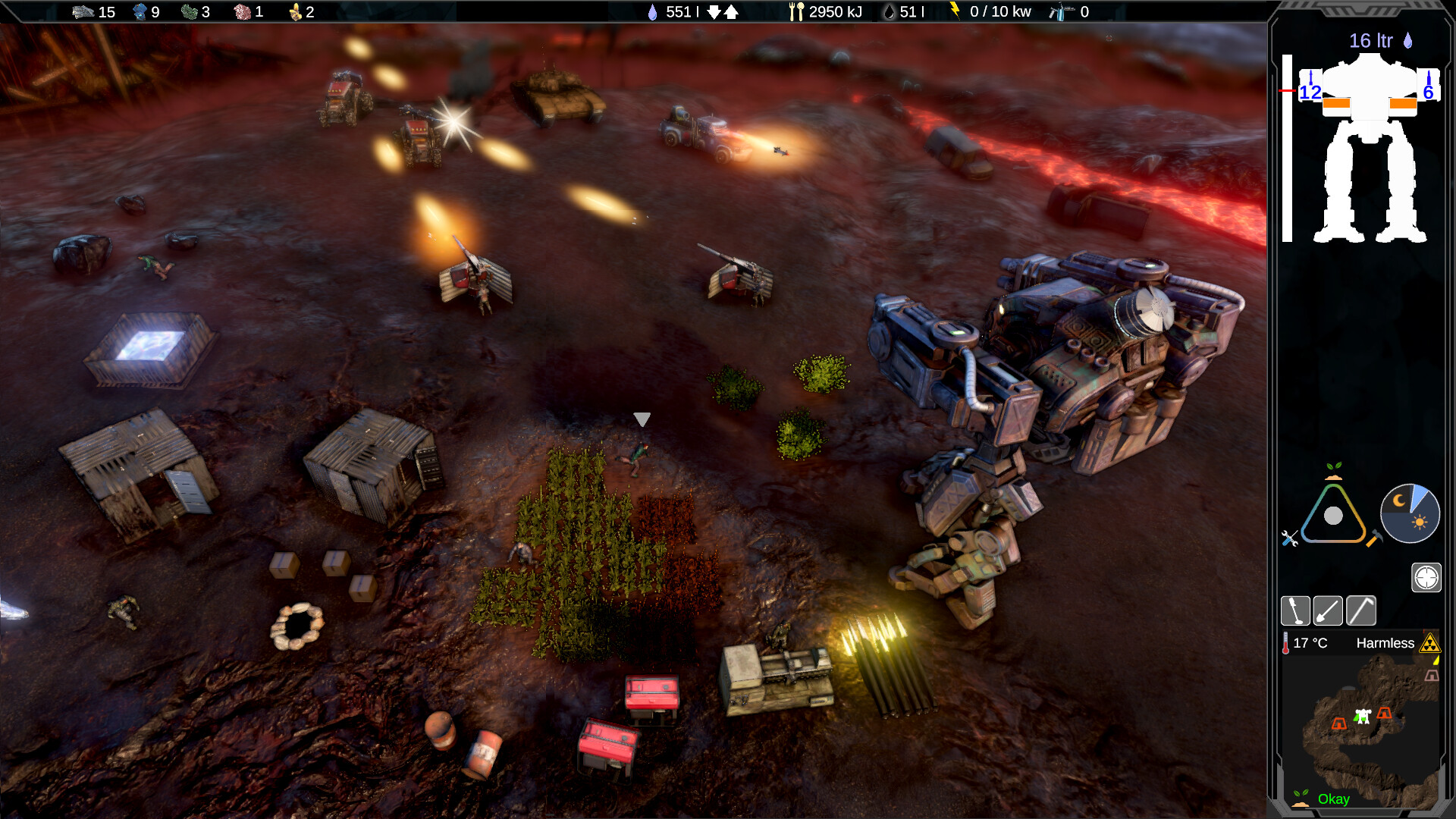Image resolution: width=1456 pixels, height=819 pixels.
Task: Click the red marker on the mech health bar
Action: coord(1287,89)
